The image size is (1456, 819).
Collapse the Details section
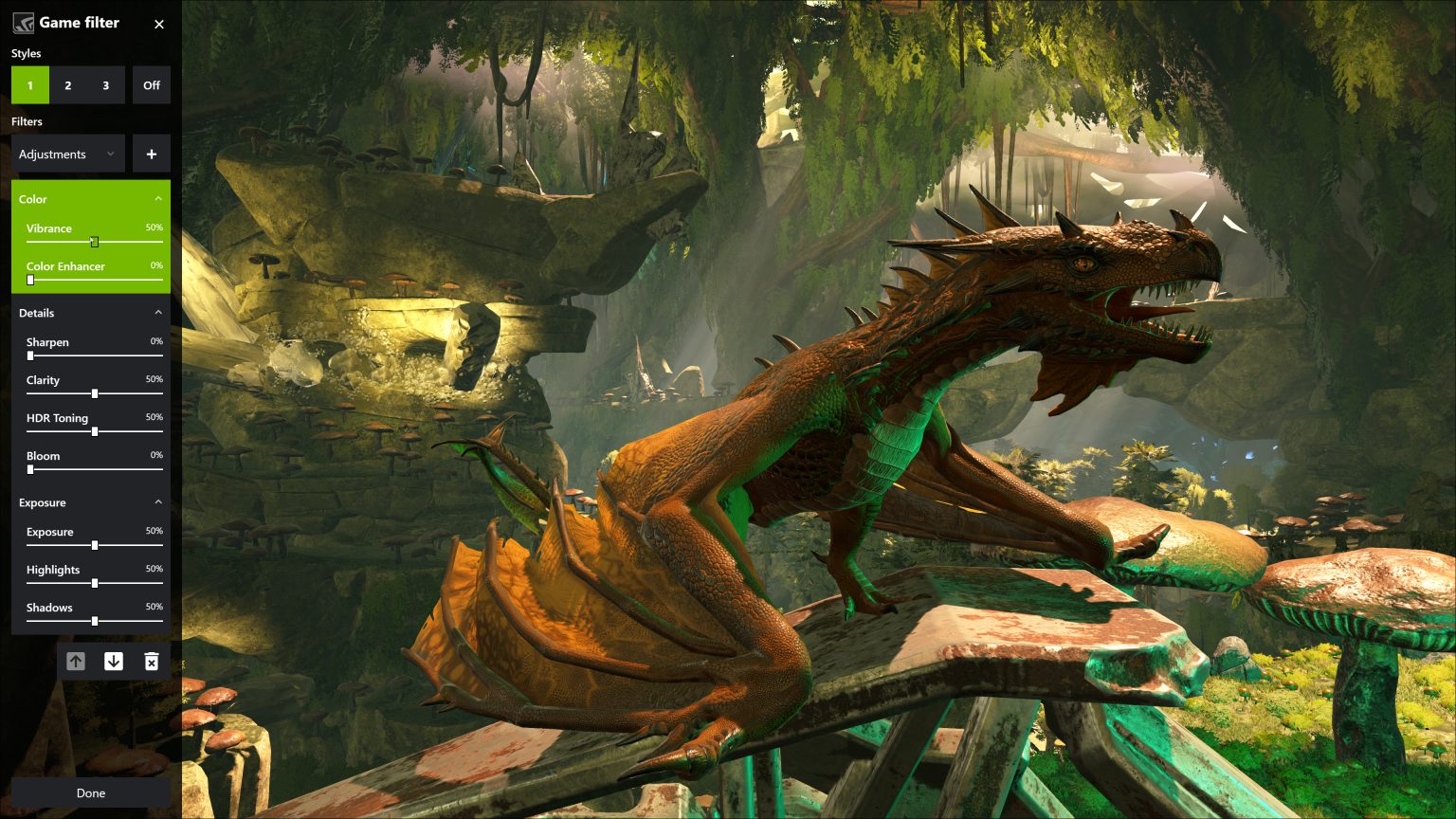pyautogui.click(x=158, y=312)
